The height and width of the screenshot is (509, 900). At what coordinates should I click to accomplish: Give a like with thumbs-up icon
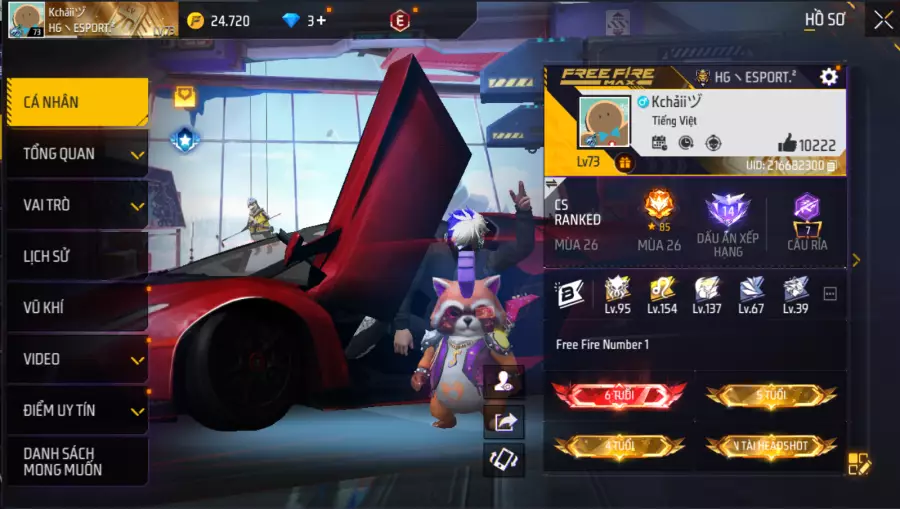[787, 144]
